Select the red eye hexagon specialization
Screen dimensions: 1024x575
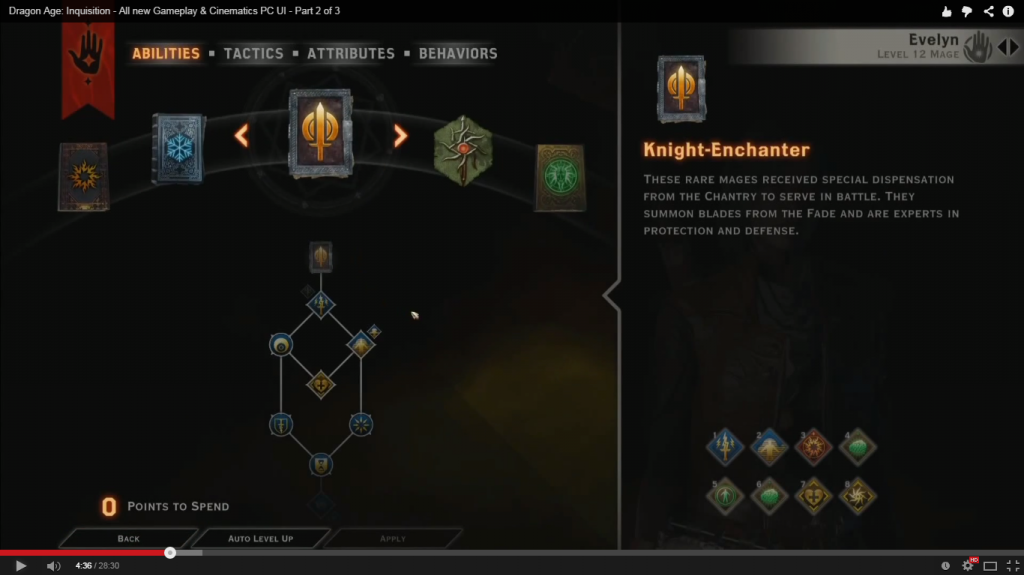(x=463, y=150)
